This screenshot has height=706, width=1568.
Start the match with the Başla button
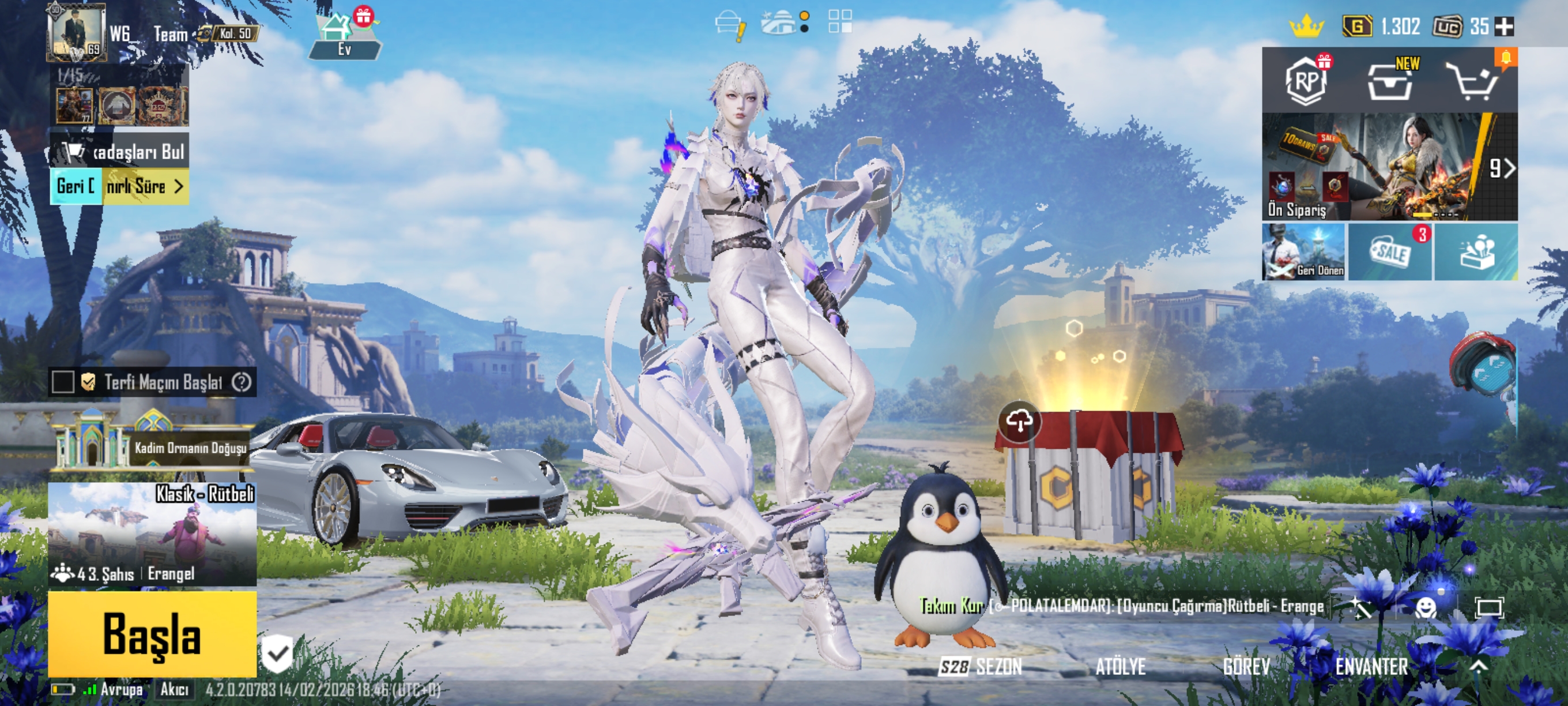tap(152, 633)
